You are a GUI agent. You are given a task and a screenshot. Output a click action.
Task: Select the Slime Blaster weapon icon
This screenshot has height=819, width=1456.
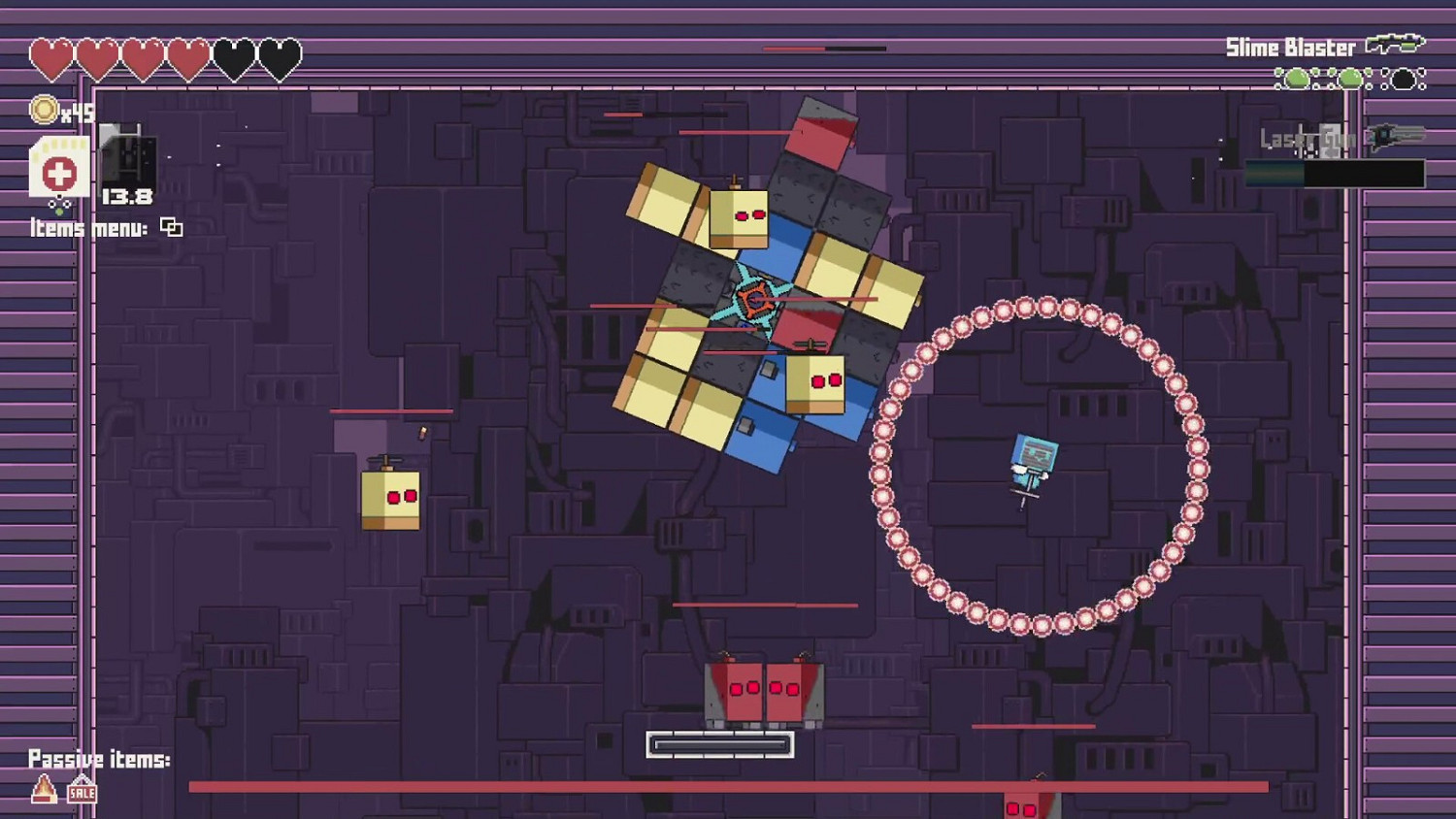tap(1395, 44)
